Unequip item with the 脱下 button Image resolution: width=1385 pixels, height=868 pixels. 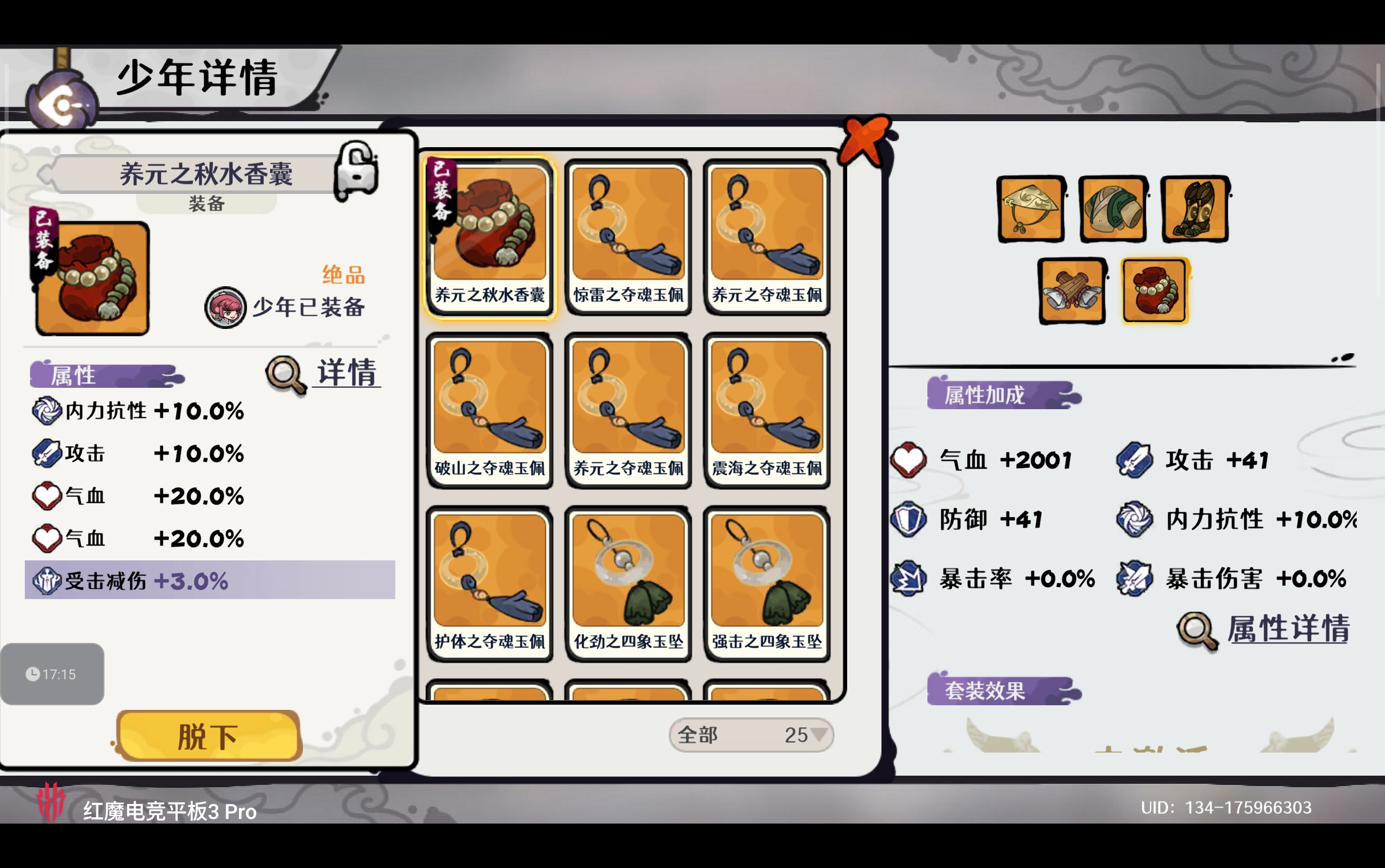[208, 736]
